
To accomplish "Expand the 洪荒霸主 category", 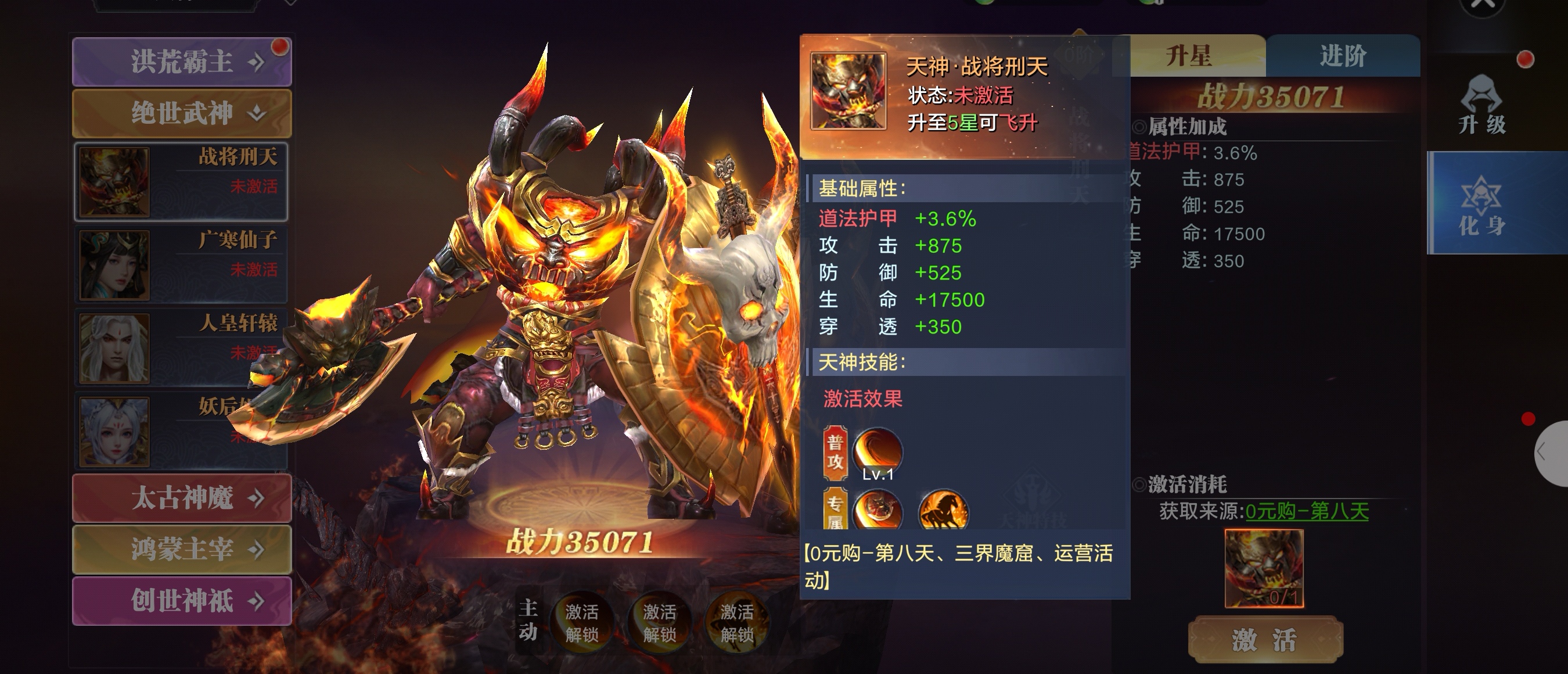I will 181,62.
